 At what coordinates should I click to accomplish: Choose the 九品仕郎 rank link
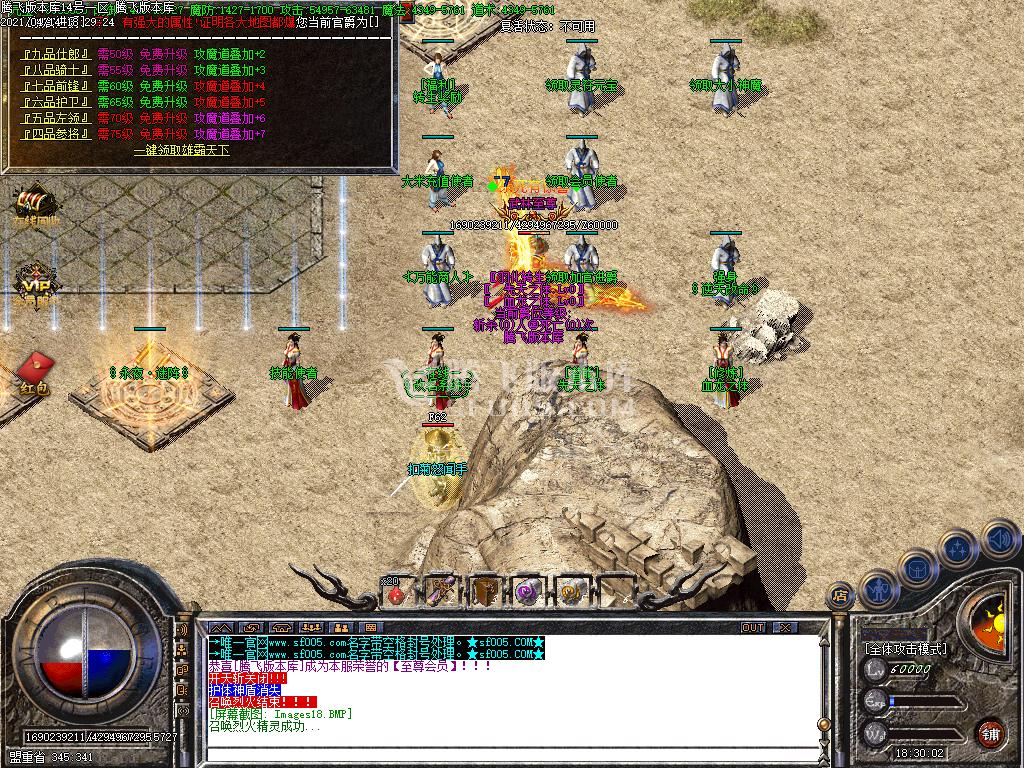56,54
